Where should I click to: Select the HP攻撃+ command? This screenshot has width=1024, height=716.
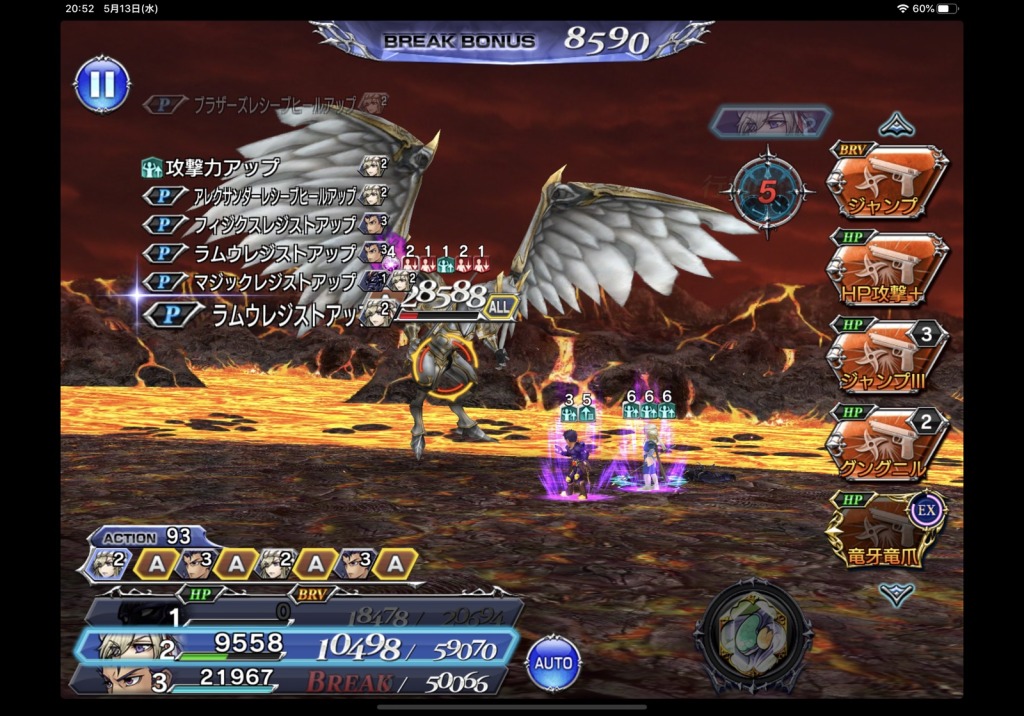pos(886,269)
